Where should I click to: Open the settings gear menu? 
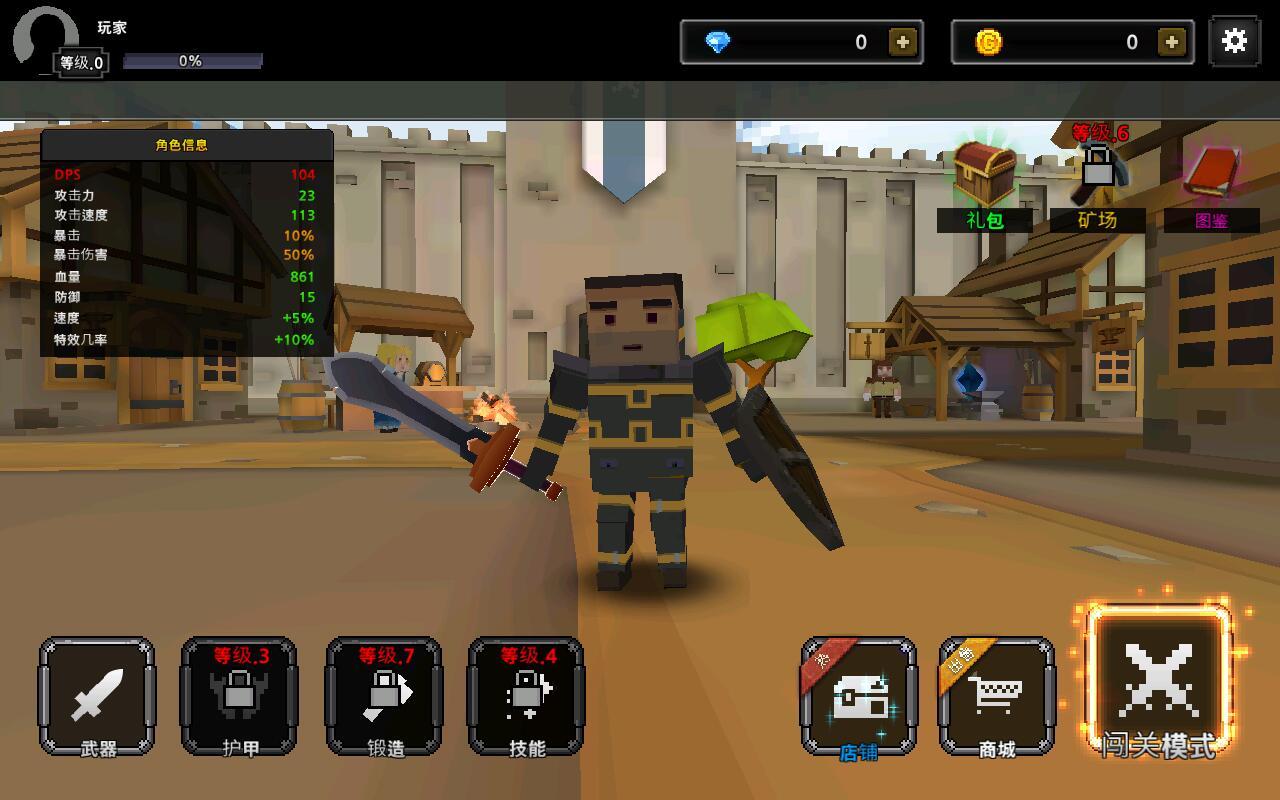pyautogui.click(x=1234, y=41)
